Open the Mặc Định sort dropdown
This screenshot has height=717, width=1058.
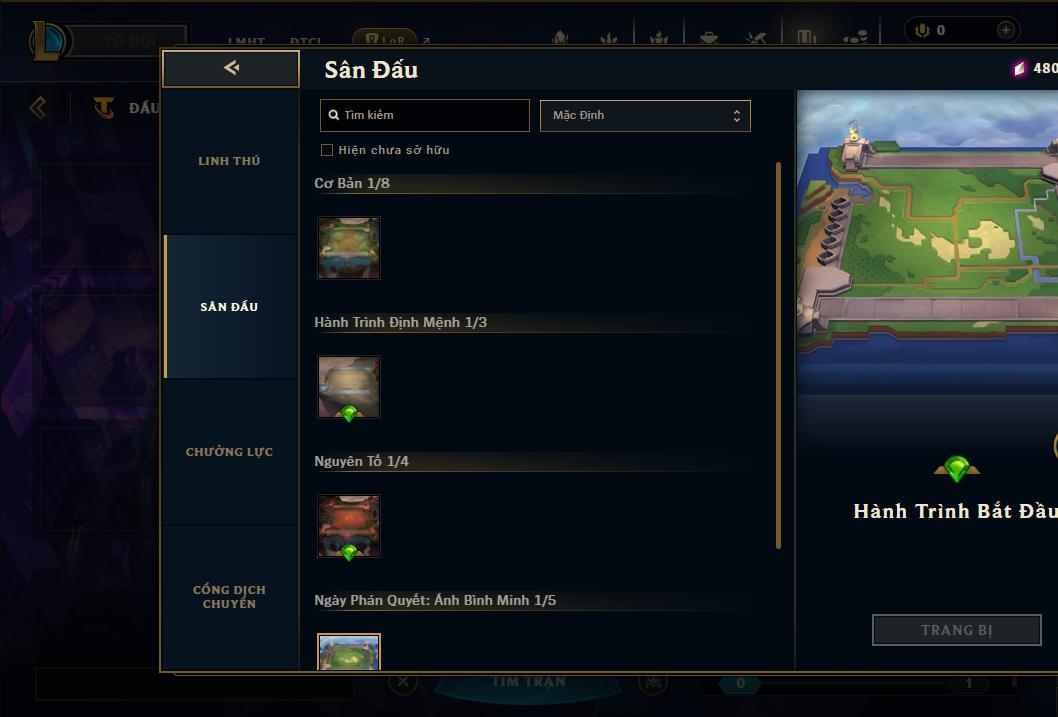tap(645, 115)
